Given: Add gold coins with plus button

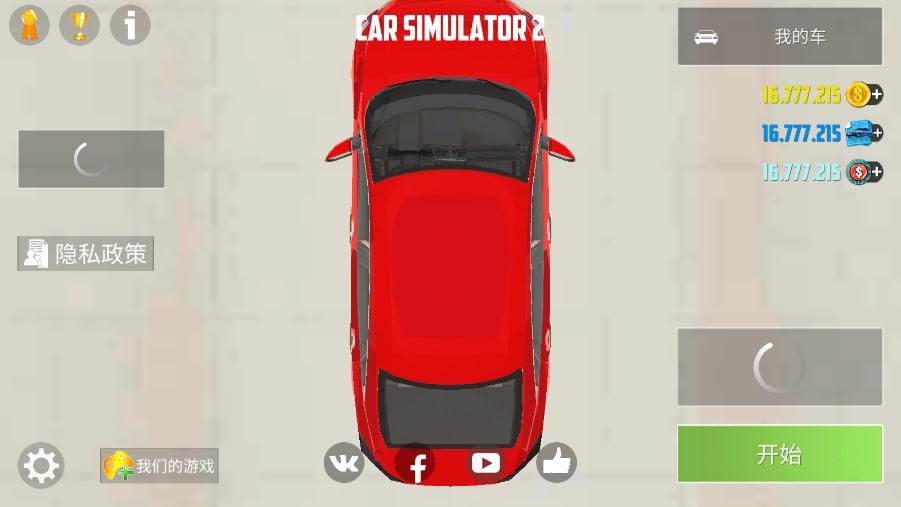Looking at the screenshot, I should [876, 95].
